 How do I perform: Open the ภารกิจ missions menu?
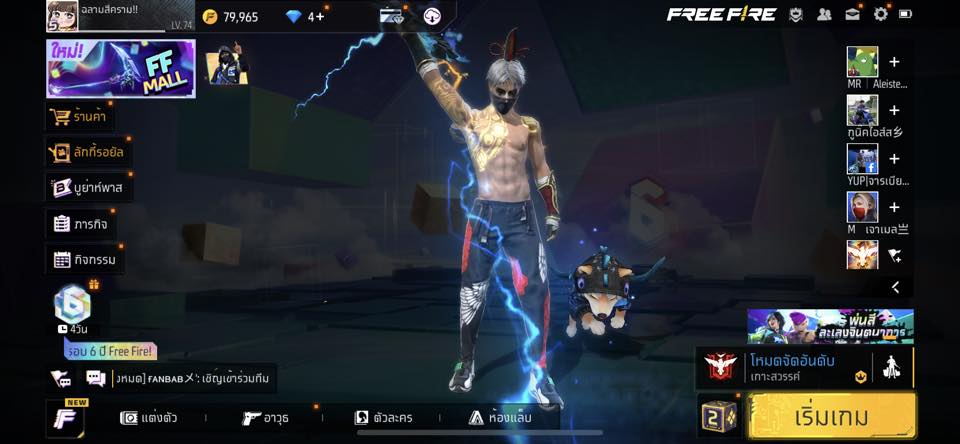(82, 223)
